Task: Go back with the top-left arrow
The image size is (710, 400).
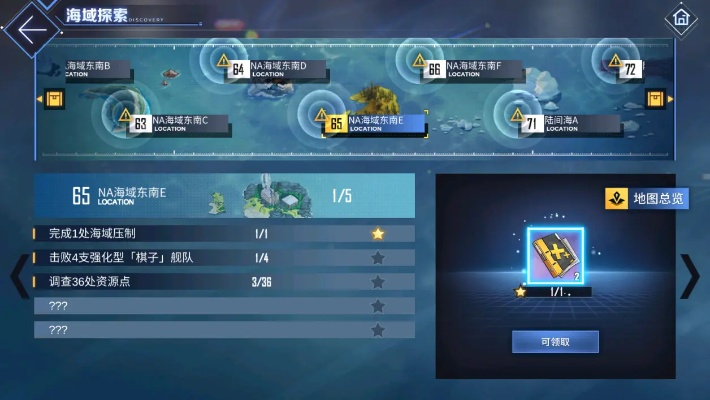Action: coord(31,28)
